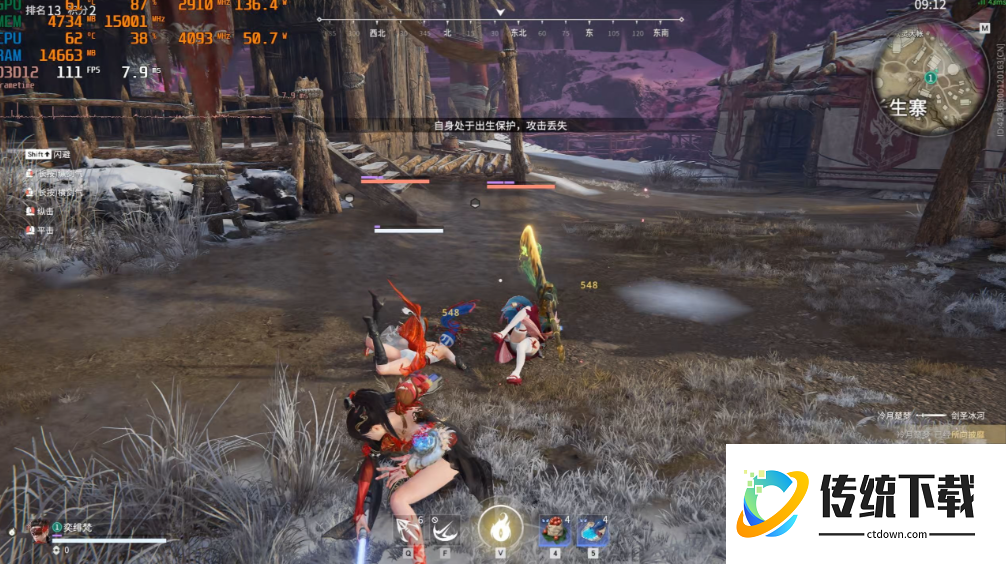The image size is (1006, 564).
Task: Select the blue powder pouch item
Action: tap(592, 528)
